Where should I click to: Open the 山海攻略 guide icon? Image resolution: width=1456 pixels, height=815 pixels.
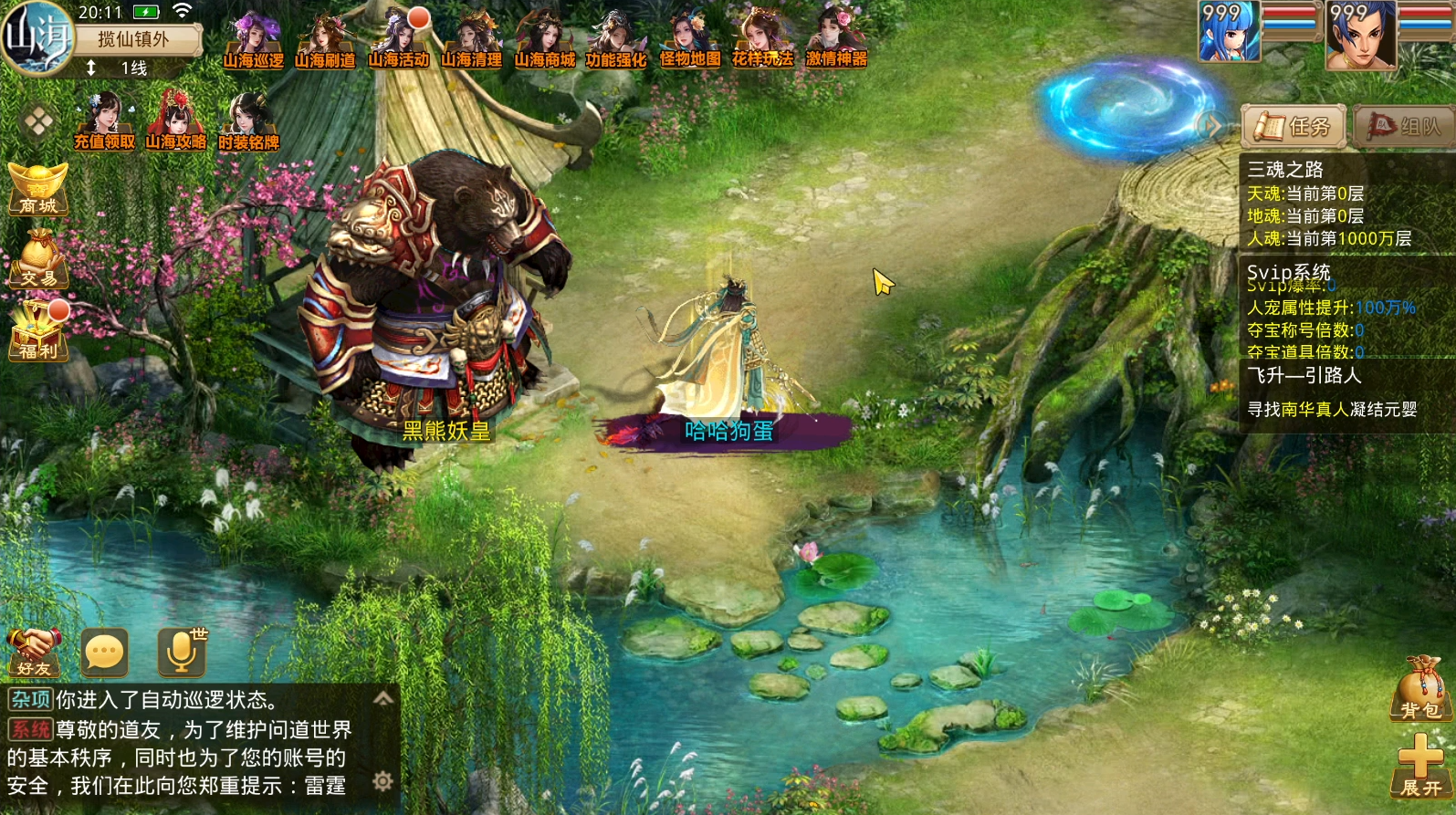tap(175, 121)
